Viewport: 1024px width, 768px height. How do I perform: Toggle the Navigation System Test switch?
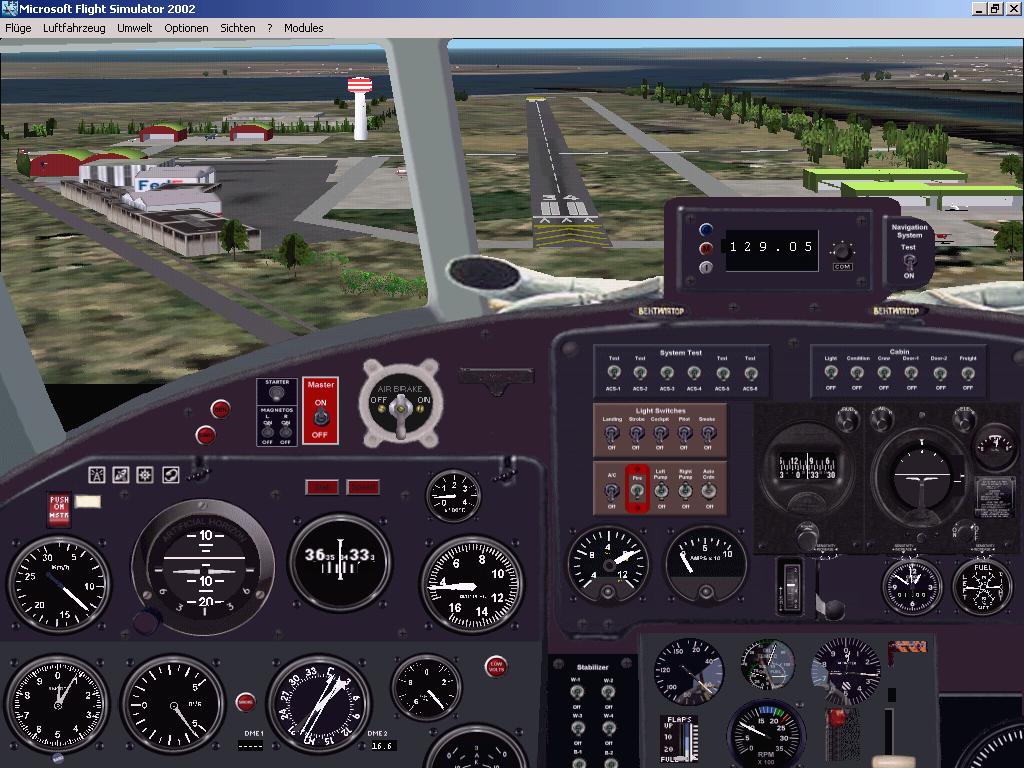(x=908, y=261)
